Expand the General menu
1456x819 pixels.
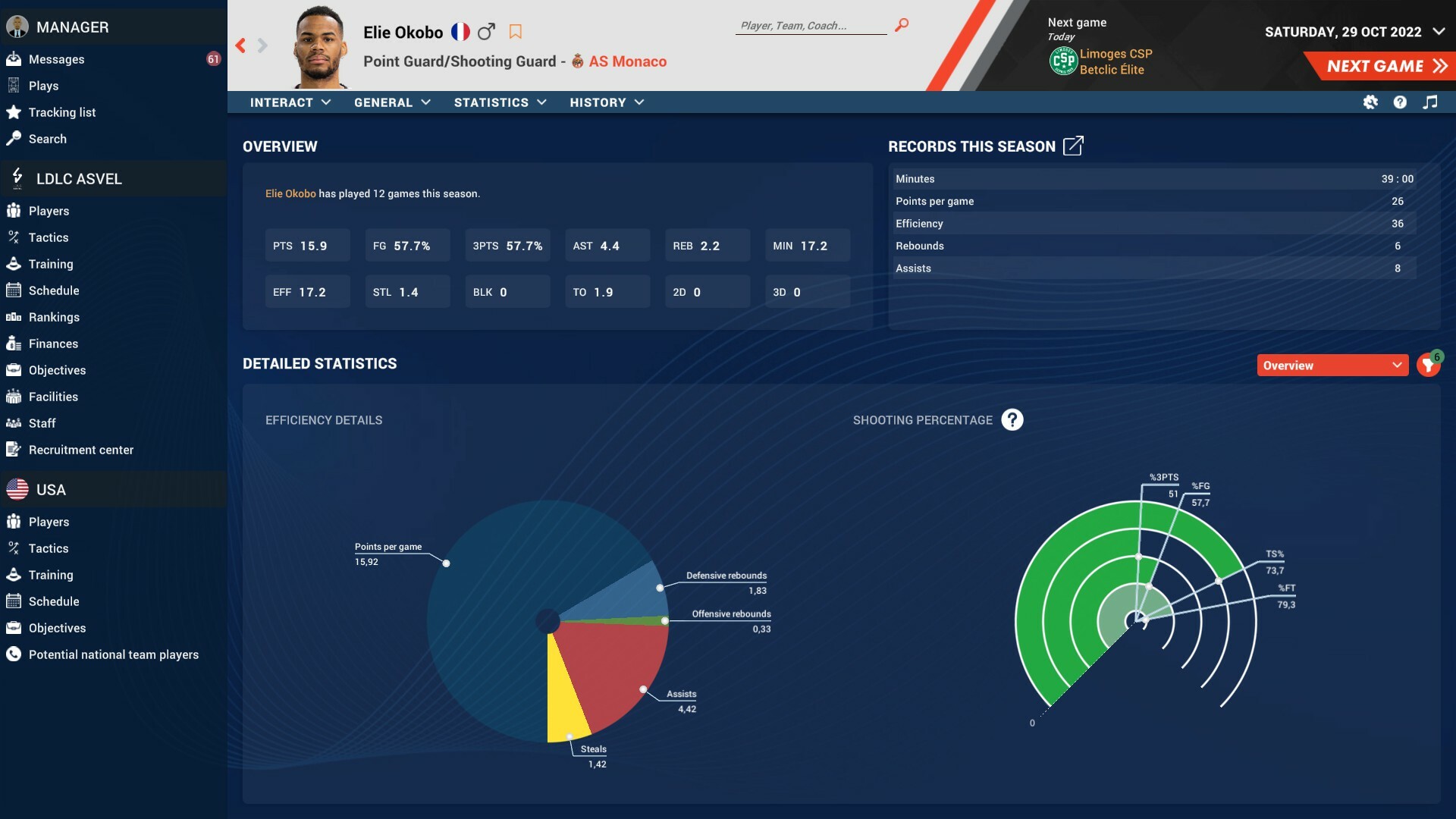pos(392,102)
